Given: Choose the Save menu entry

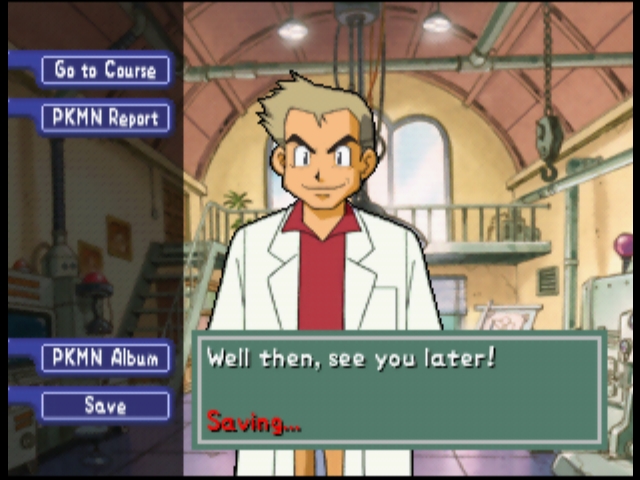Looking at the screenshot, I should 105,406.
